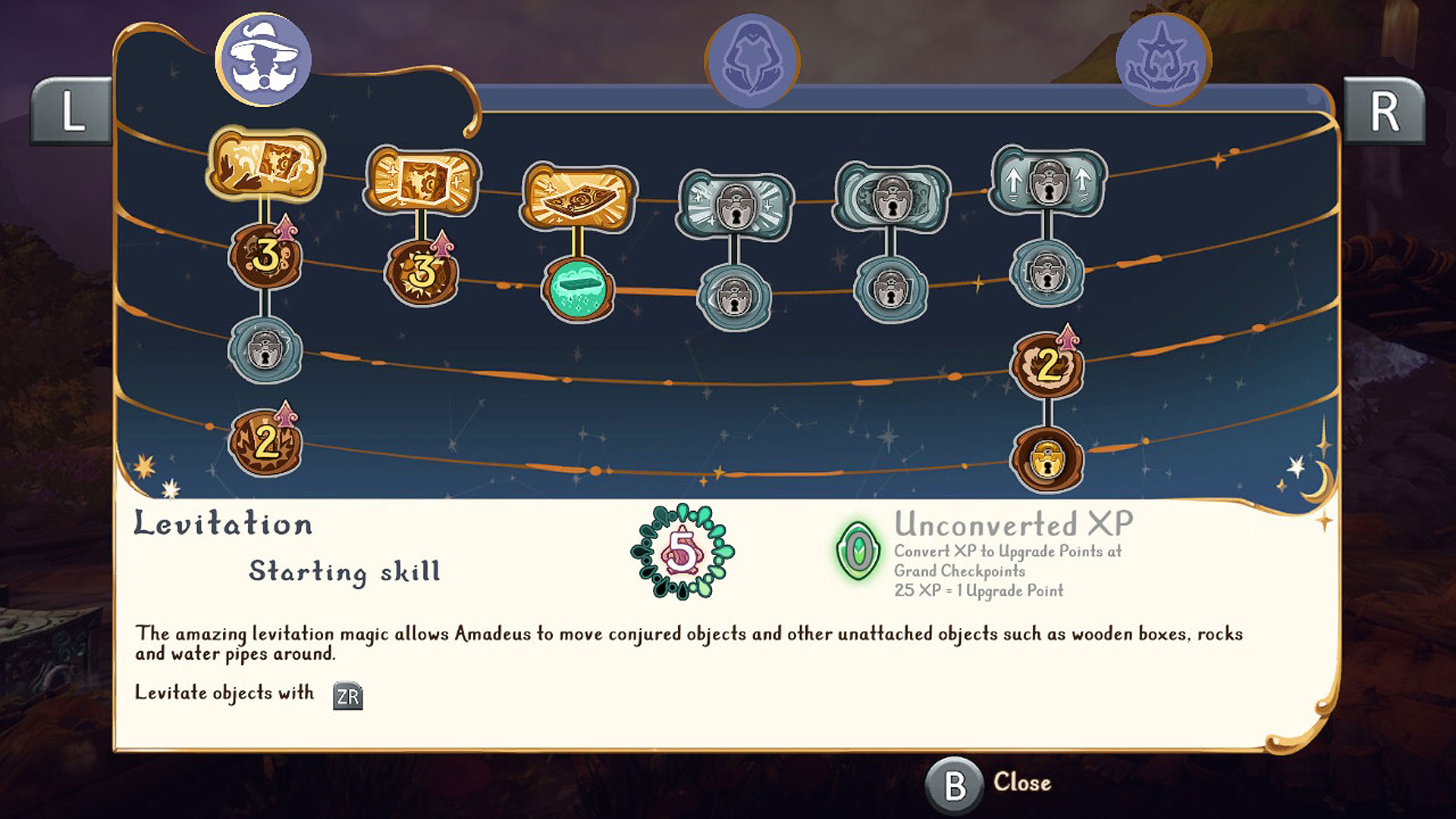Screen dimensions: 1456x819
Task: Select the conjured plank skill icon
Action: coord(578,191)
